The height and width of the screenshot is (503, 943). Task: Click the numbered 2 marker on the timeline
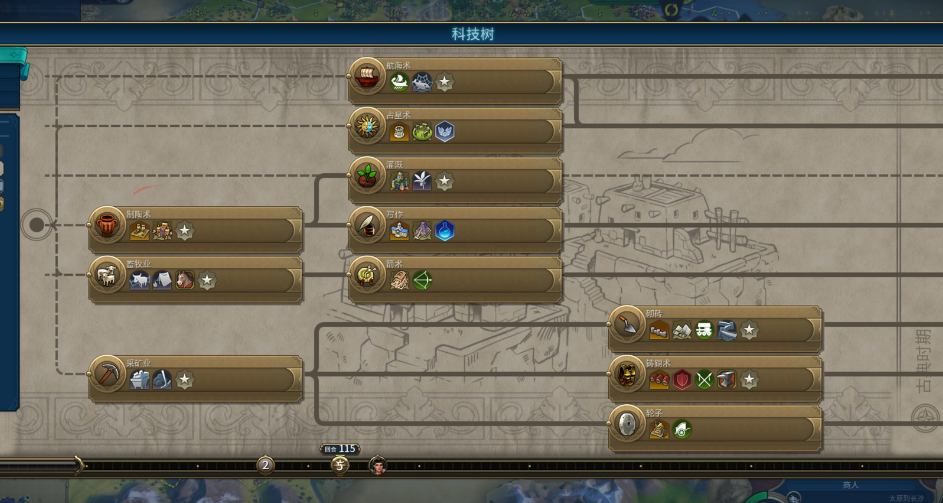pyautogui.click(x=265, y=465)
